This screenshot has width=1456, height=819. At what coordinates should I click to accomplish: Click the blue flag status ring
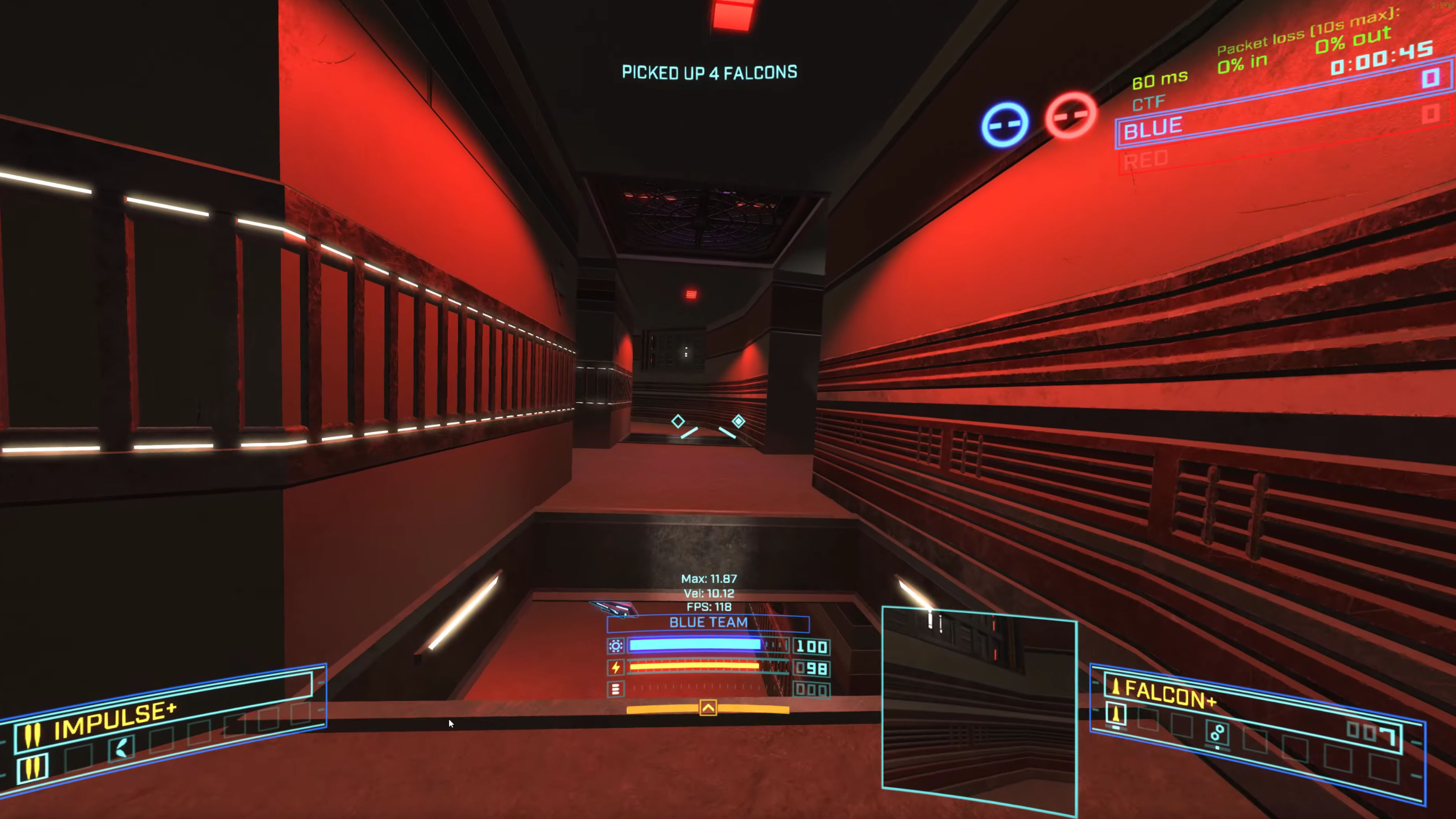1004,124
